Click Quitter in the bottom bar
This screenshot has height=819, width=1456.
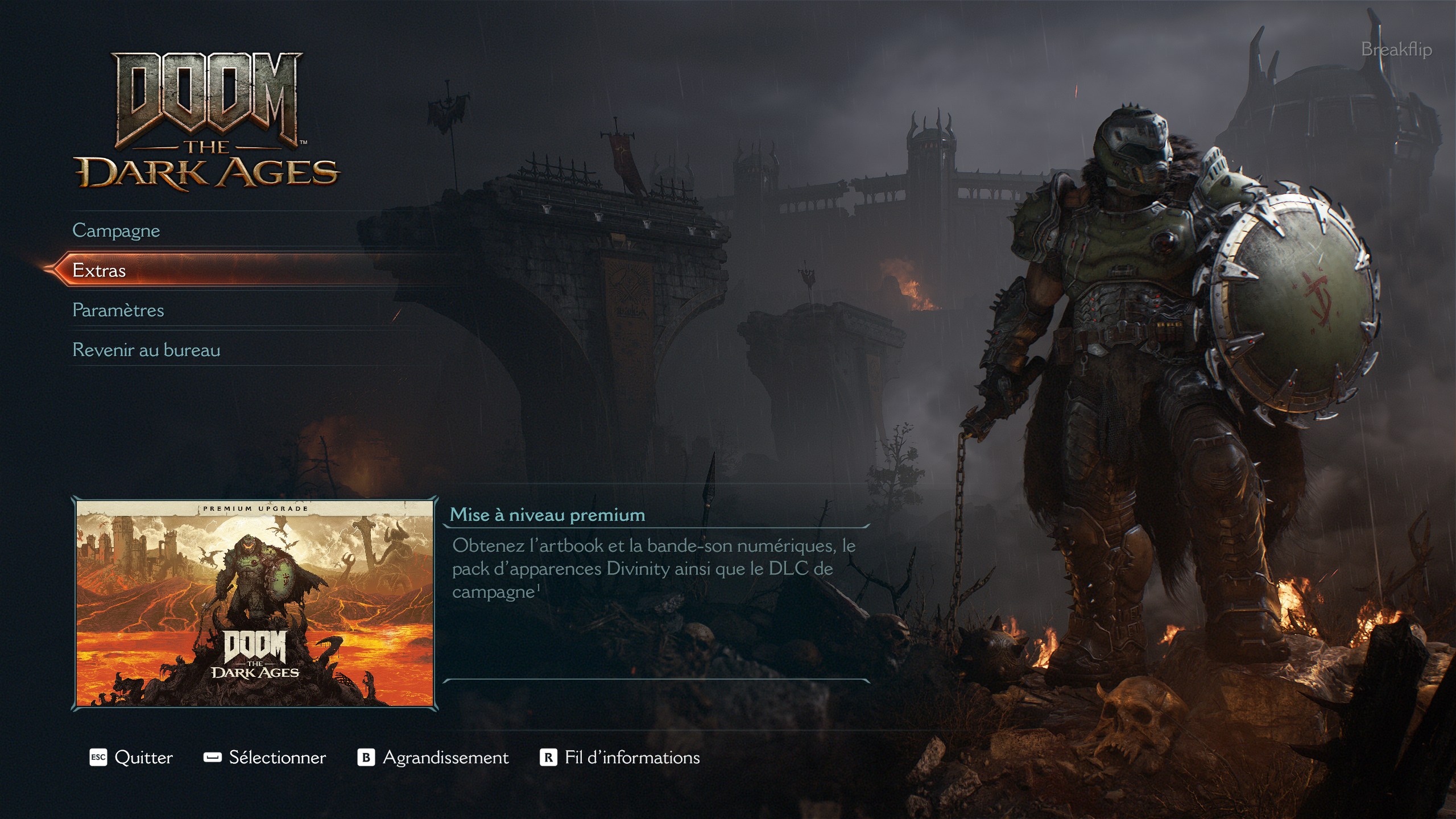tap(143, 757)
